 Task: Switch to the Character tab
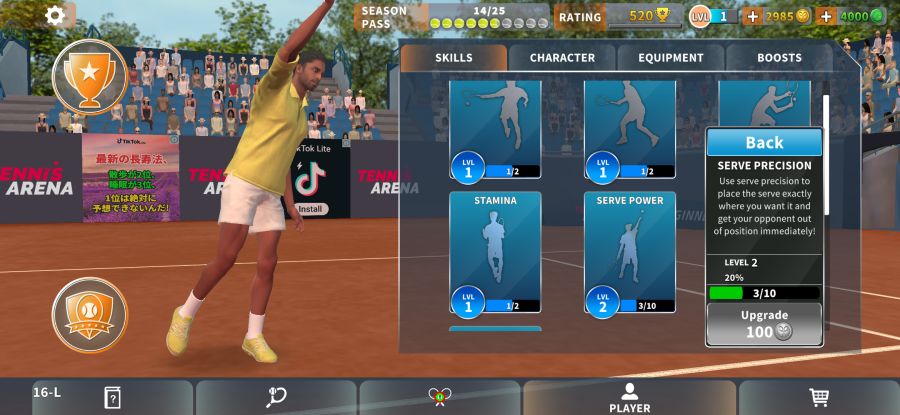tap(562, 58)
